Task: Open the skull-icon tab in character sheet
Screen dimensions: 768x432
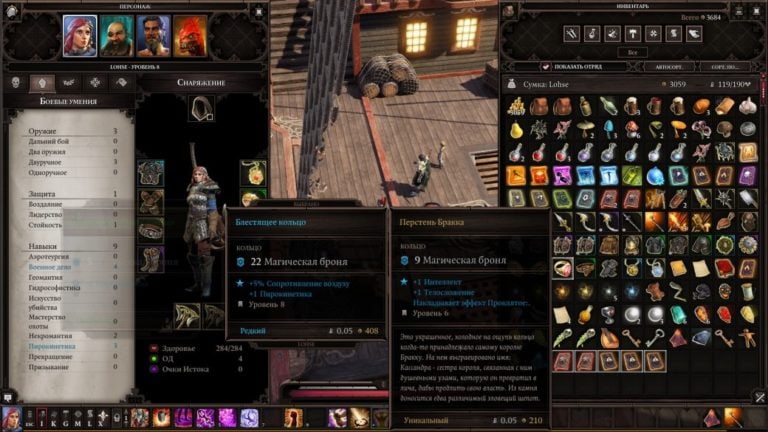Action: (x=17, y=83)
